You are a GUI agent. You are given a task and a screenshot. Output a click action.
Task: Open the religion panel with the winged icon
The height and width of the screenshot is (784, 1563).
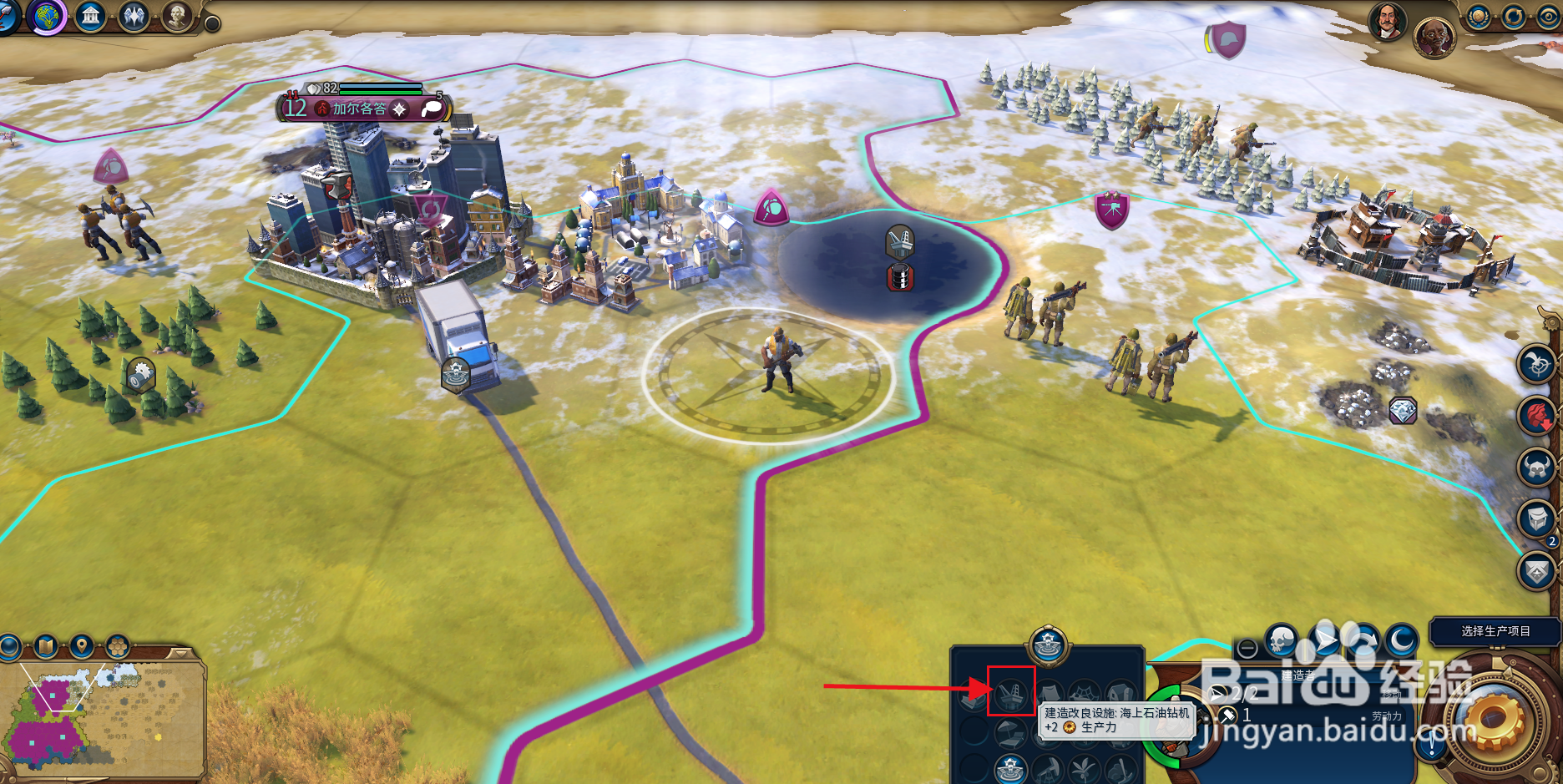(134, 16)
